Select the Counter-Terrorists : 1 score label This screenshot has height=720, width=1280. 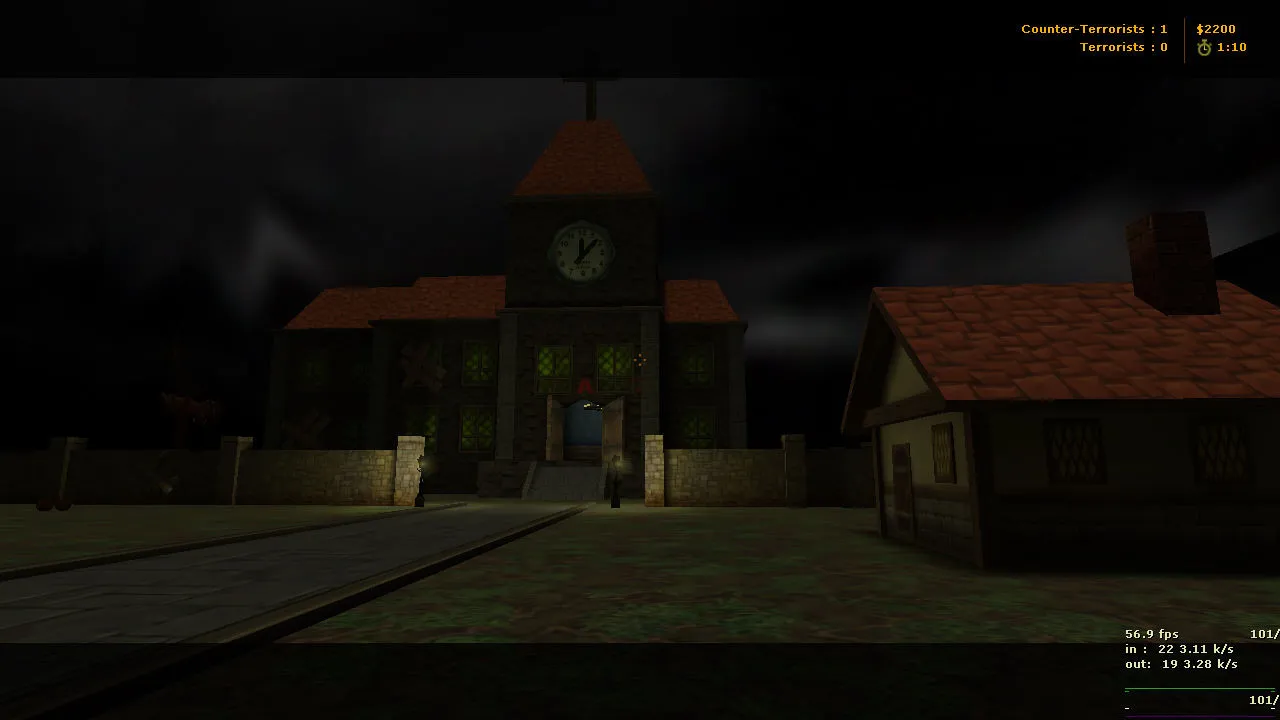pos(1094,28)
